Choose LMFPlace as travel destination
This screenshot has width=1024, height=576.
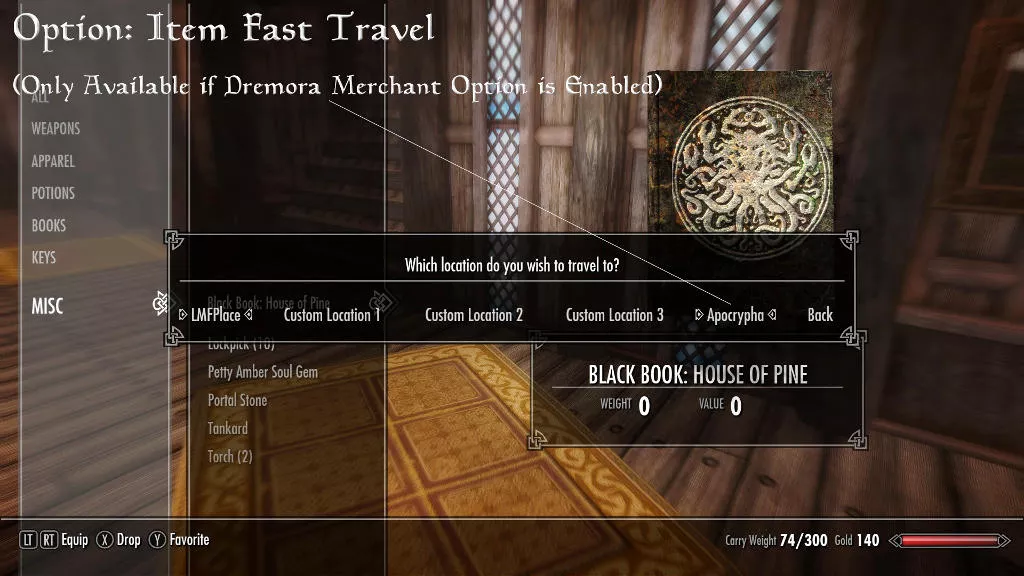[x=215, y=315]
